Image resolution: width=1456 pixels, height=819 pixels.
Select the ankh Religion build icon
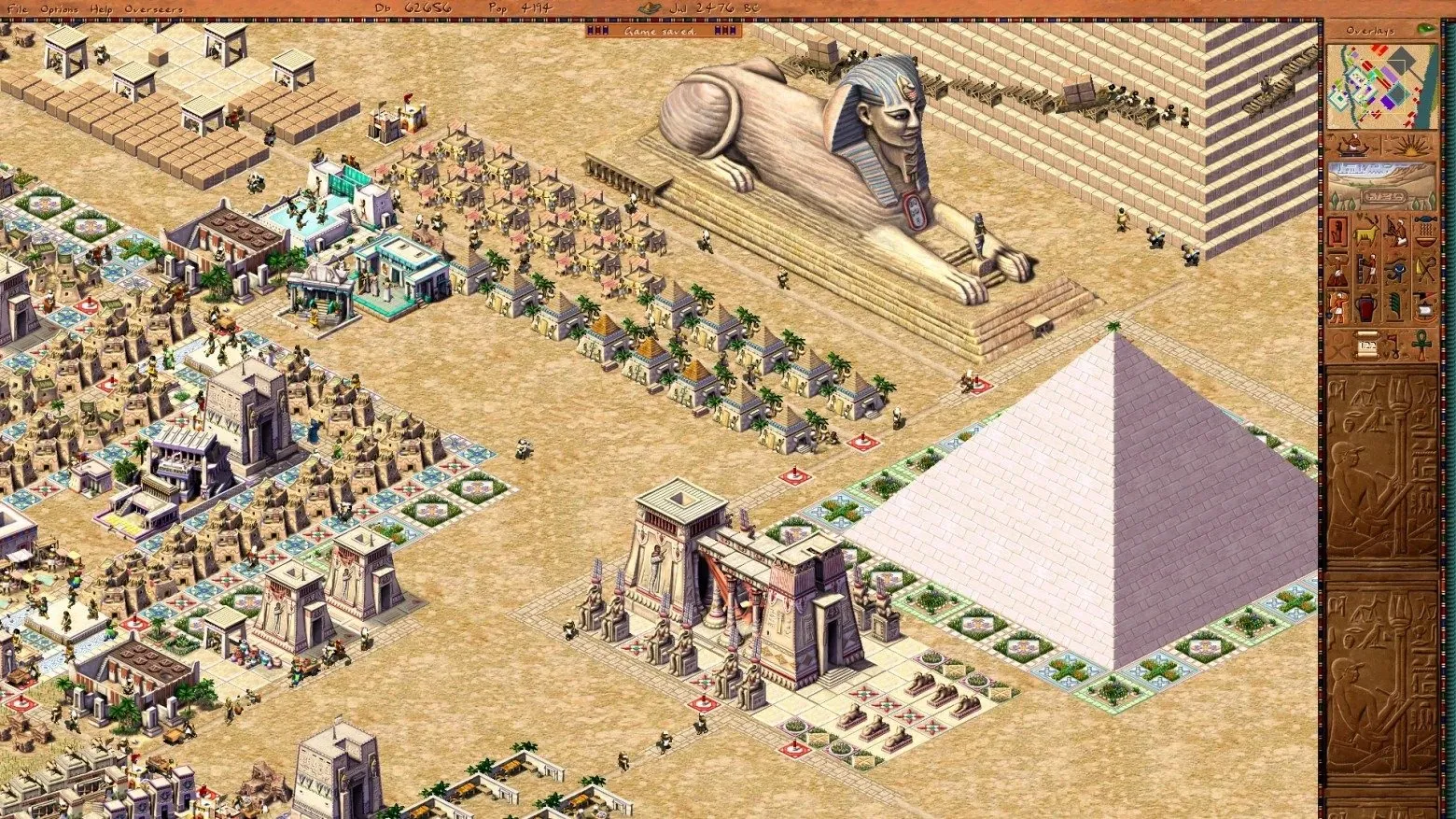point(1421,346)
